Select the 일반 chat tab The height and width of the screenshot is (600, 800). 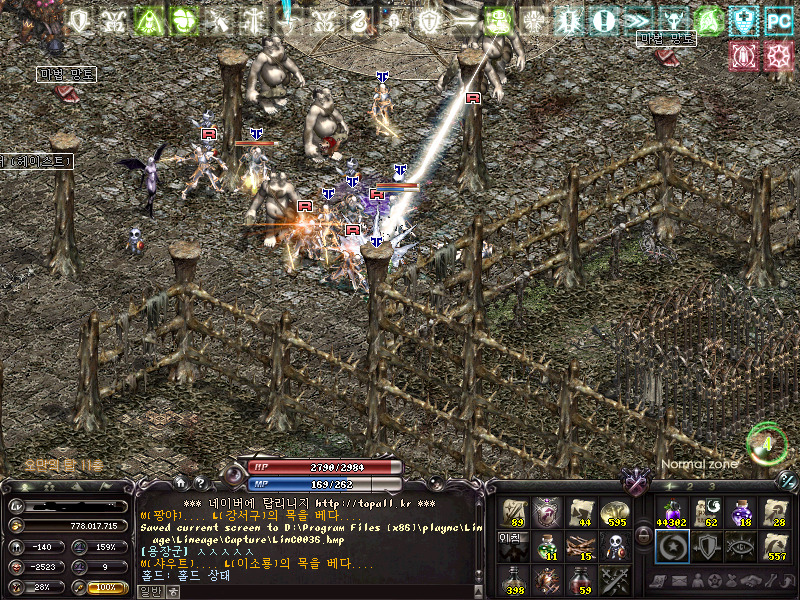coord(148,591)
